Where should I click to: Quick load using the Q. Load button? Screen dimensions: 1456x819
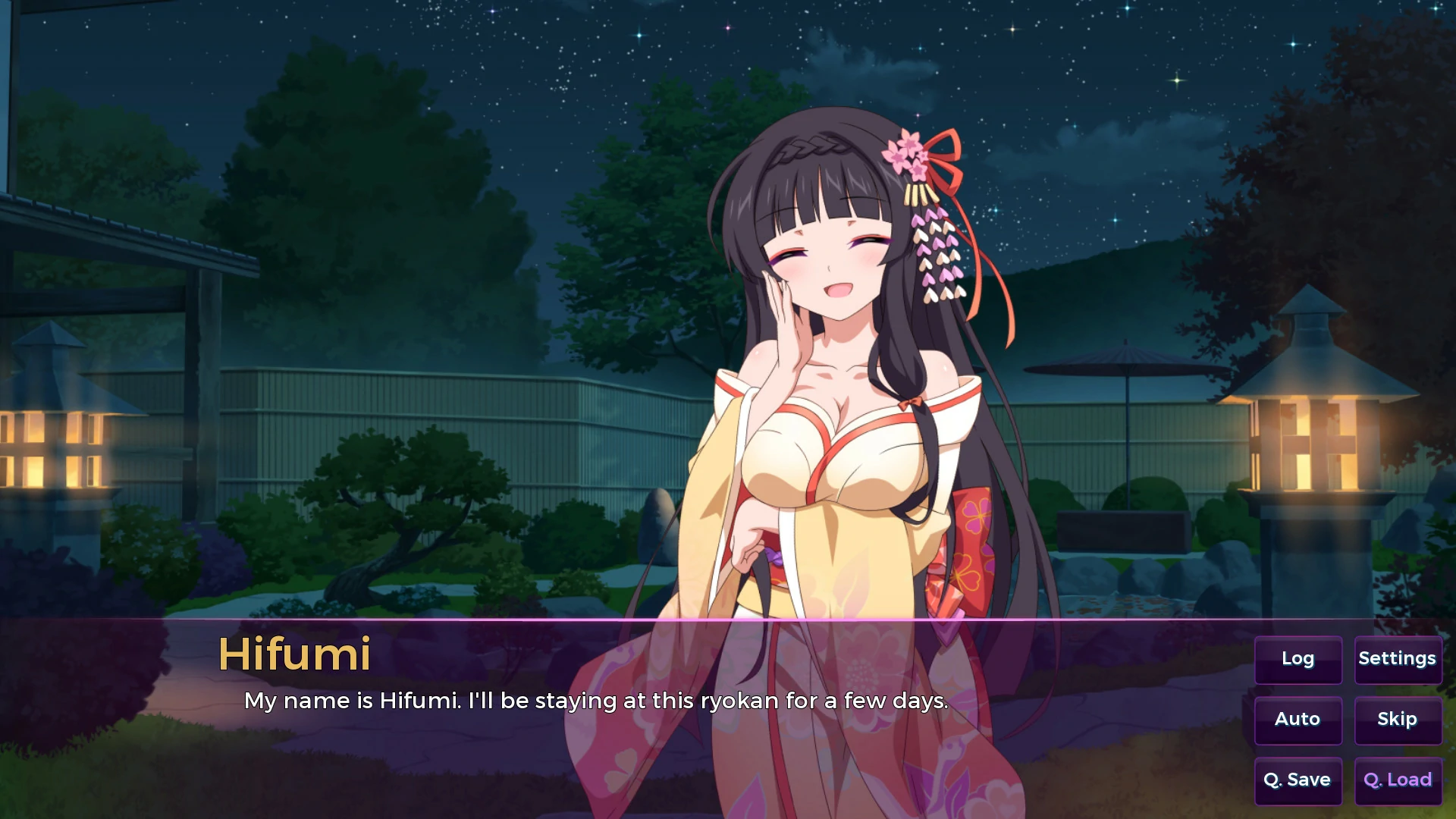point(1398,780)
